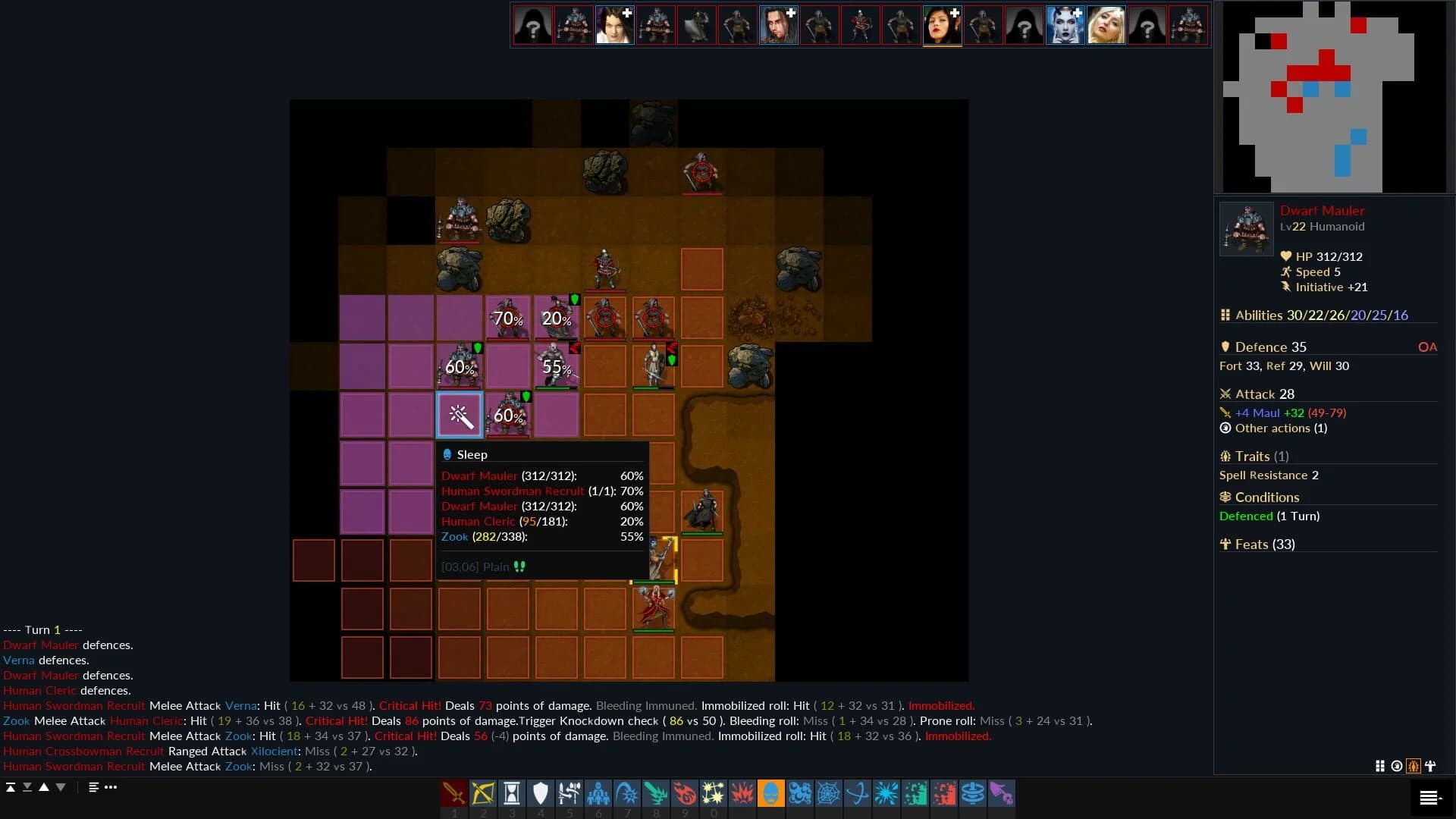Select the spider web spell icon
The height and width of the screenshot is (819, 1456).
[x=829, y=794]
